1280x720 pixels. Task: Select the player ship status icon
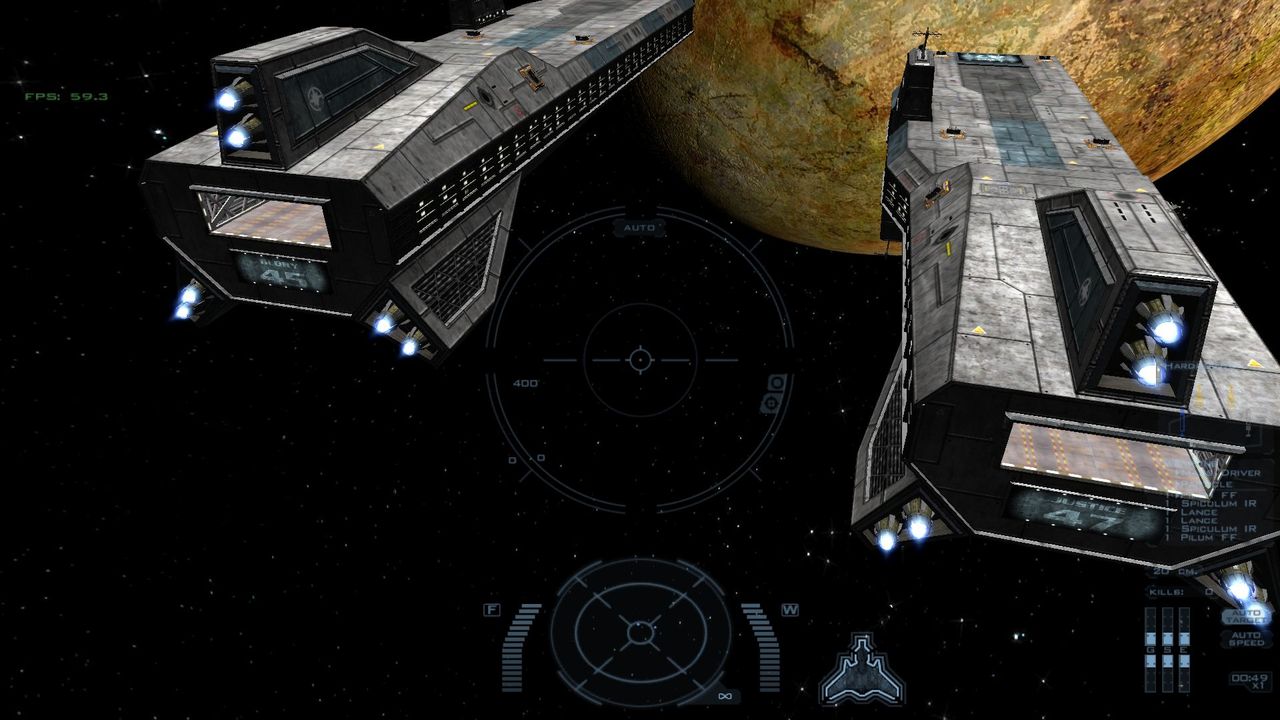(x=861, y=669)
